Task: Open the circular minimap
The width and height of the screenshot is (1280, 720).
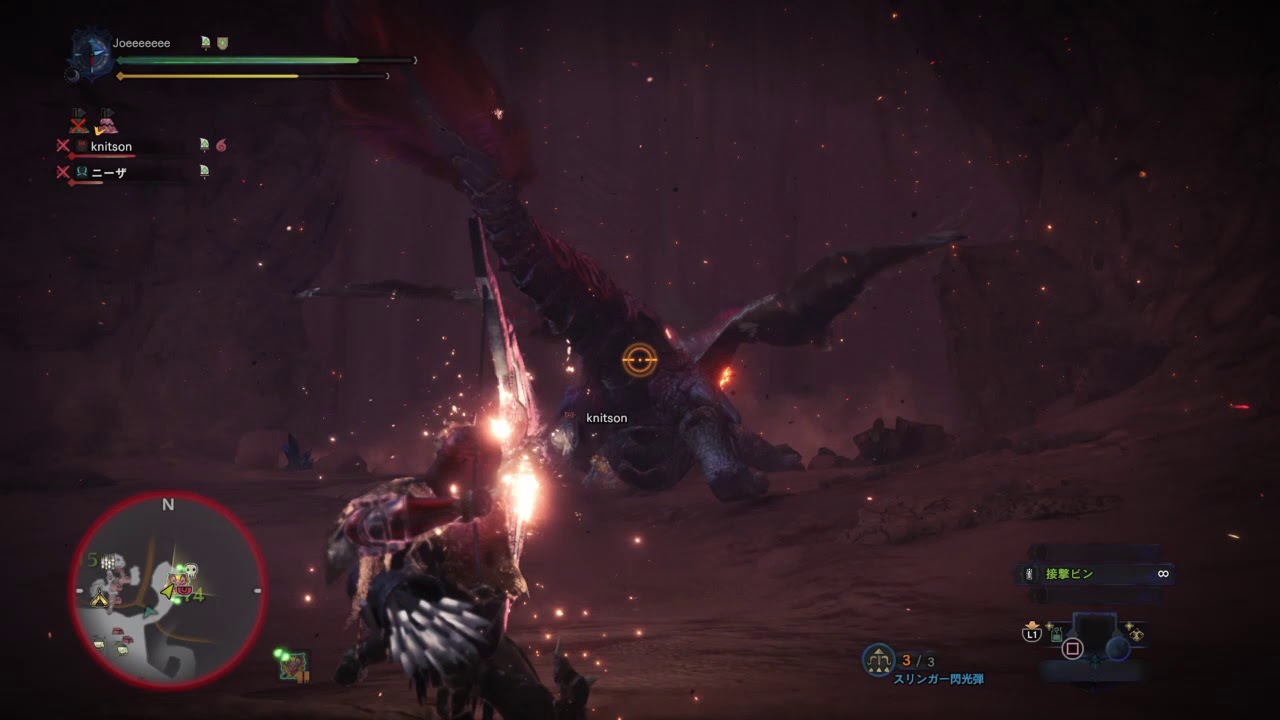Action: (168, 592)
